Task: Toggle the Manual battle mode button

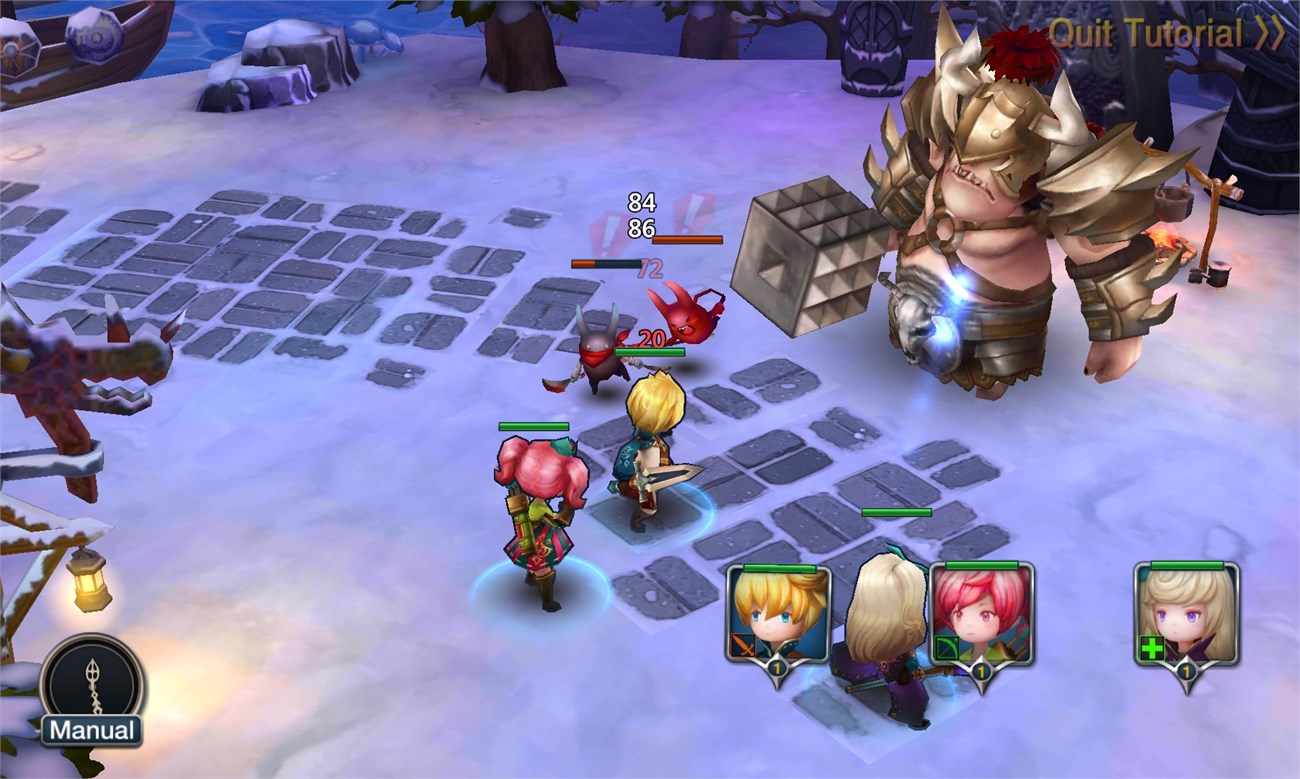Action: coord(92,691)
